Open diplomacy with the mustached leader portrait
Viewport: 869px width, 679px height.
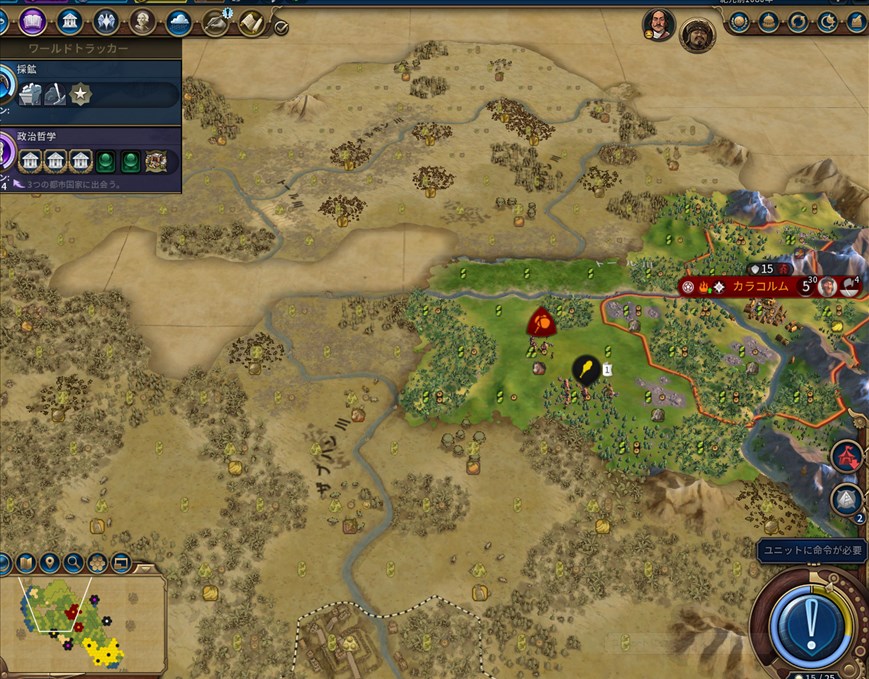659,27
